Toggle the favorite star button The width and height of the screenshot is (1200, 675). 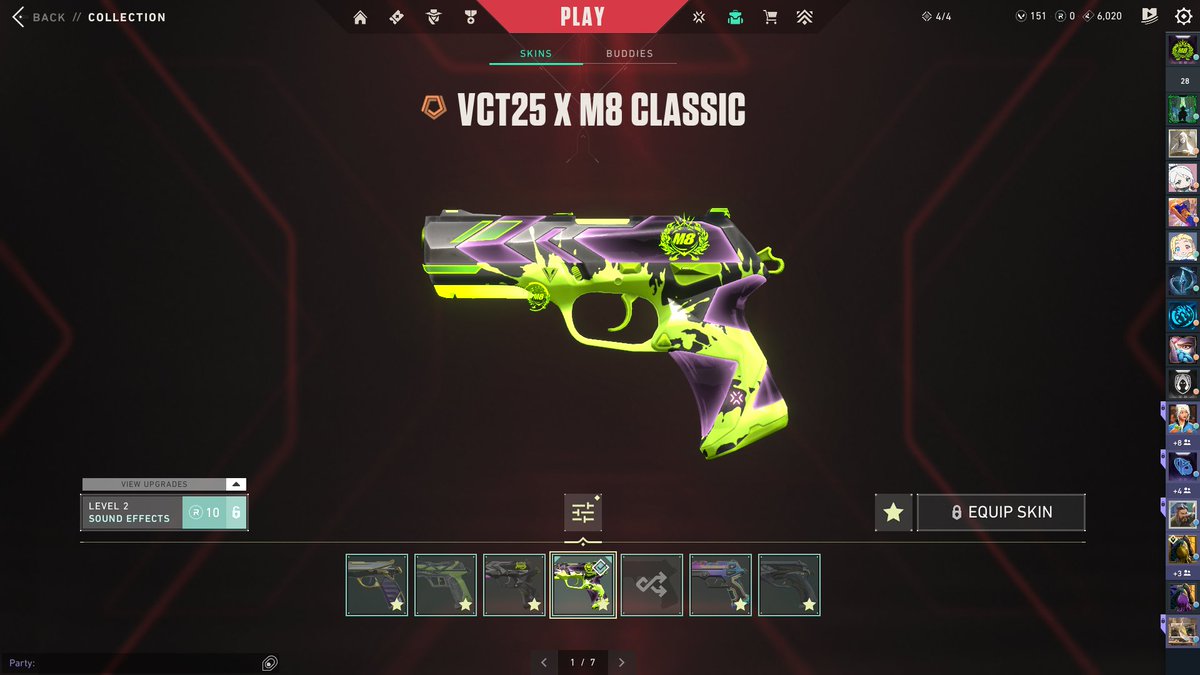893,512
